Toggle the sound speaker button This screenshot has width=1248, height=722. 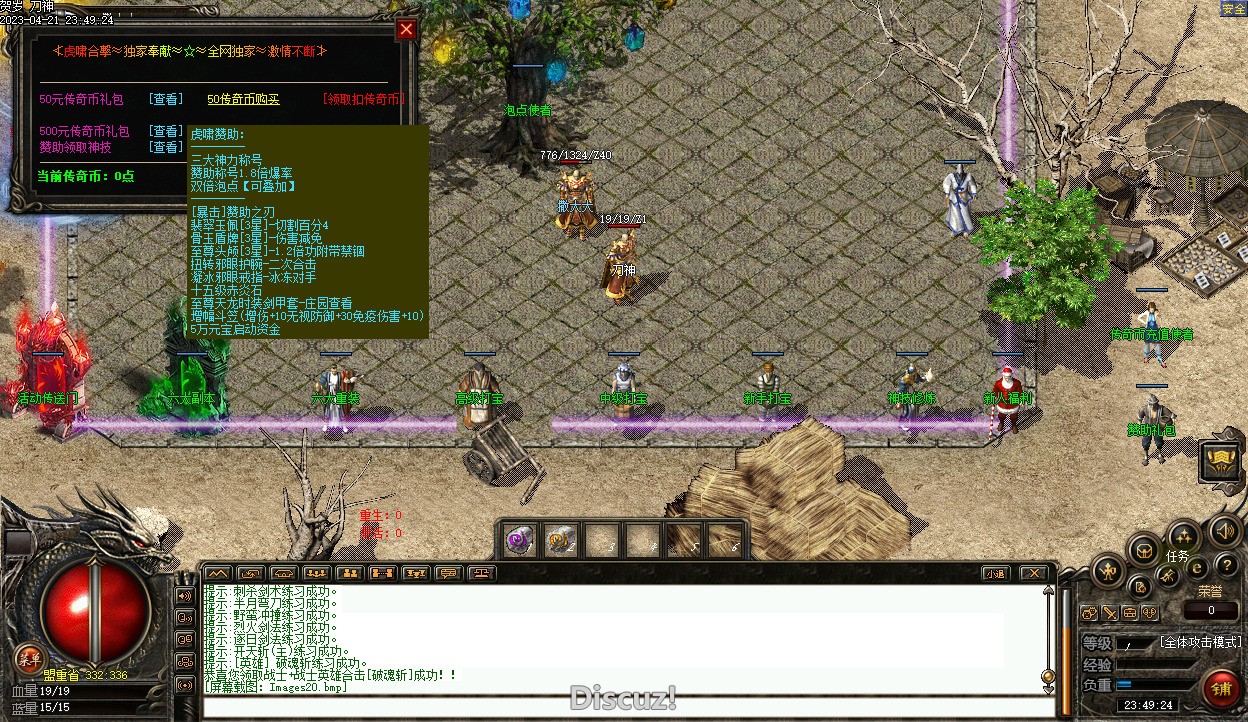pyautogui.click(x=1224, y=530)
